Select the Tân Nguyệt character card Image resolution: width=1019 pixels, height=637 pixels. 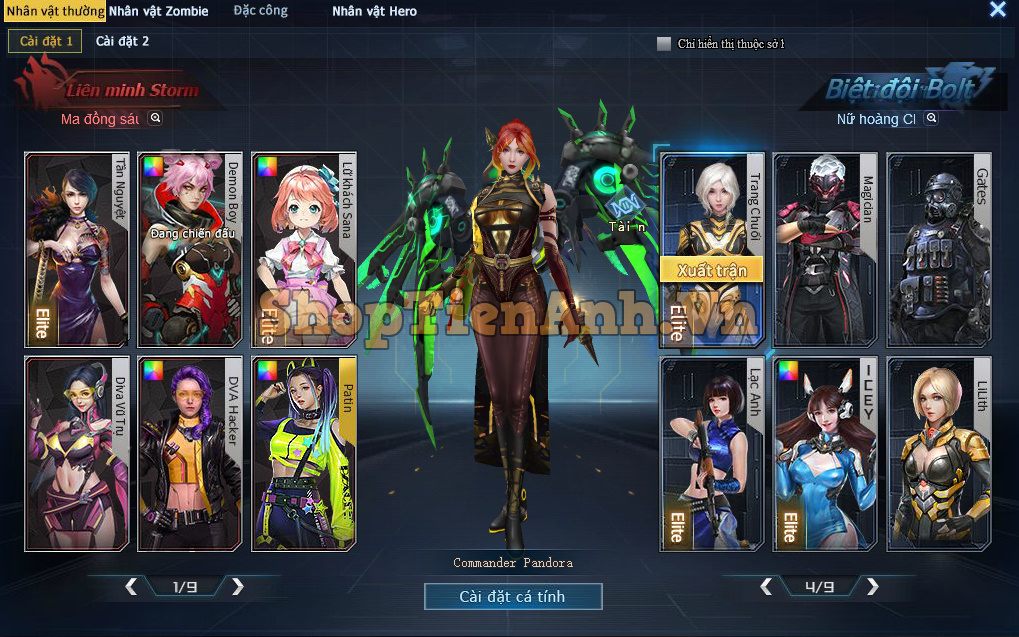77,250
